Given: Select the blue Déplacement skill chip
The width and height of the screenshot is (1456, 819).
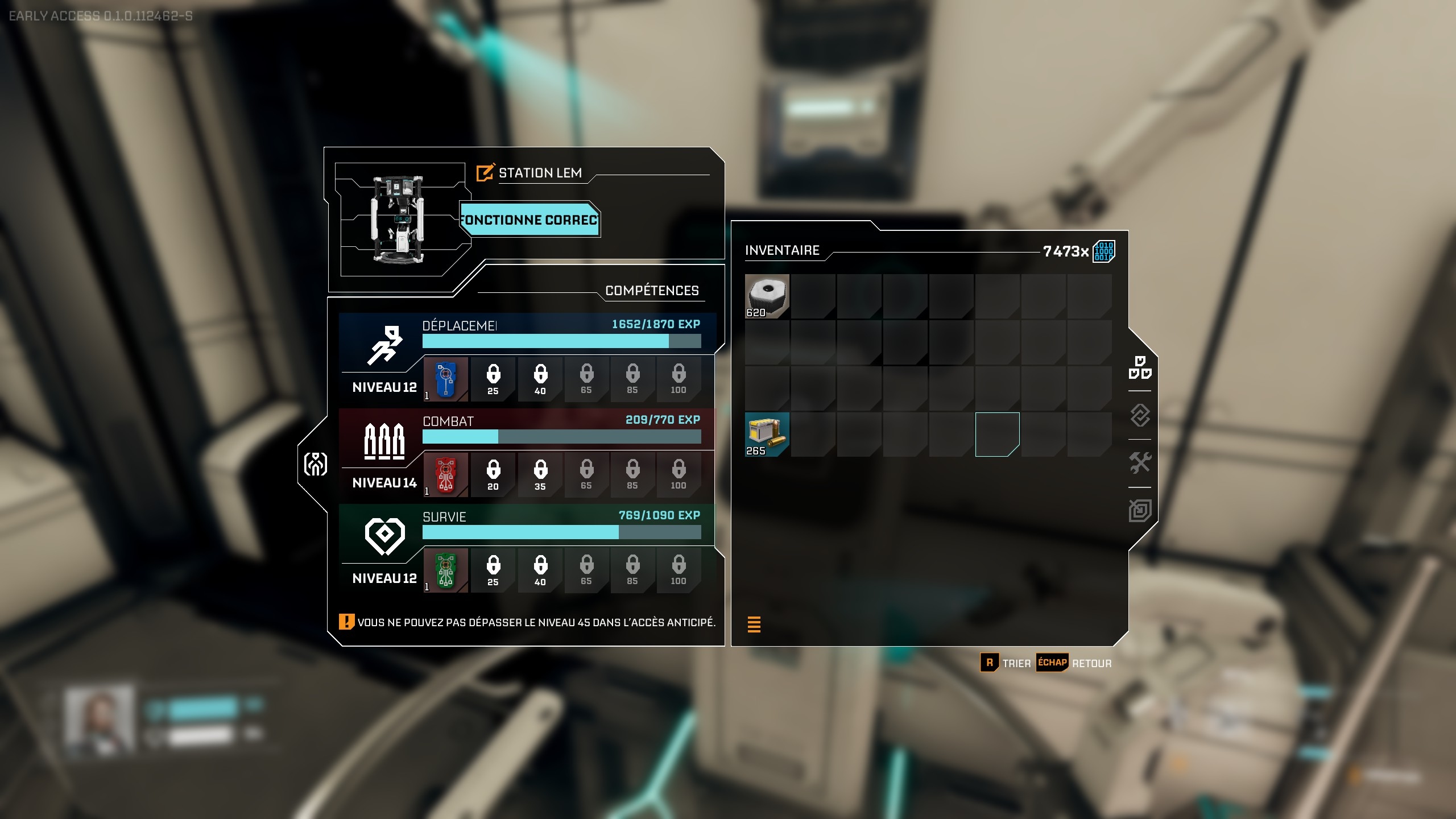Looking at the screenshot, I should [x=446, y=379].
